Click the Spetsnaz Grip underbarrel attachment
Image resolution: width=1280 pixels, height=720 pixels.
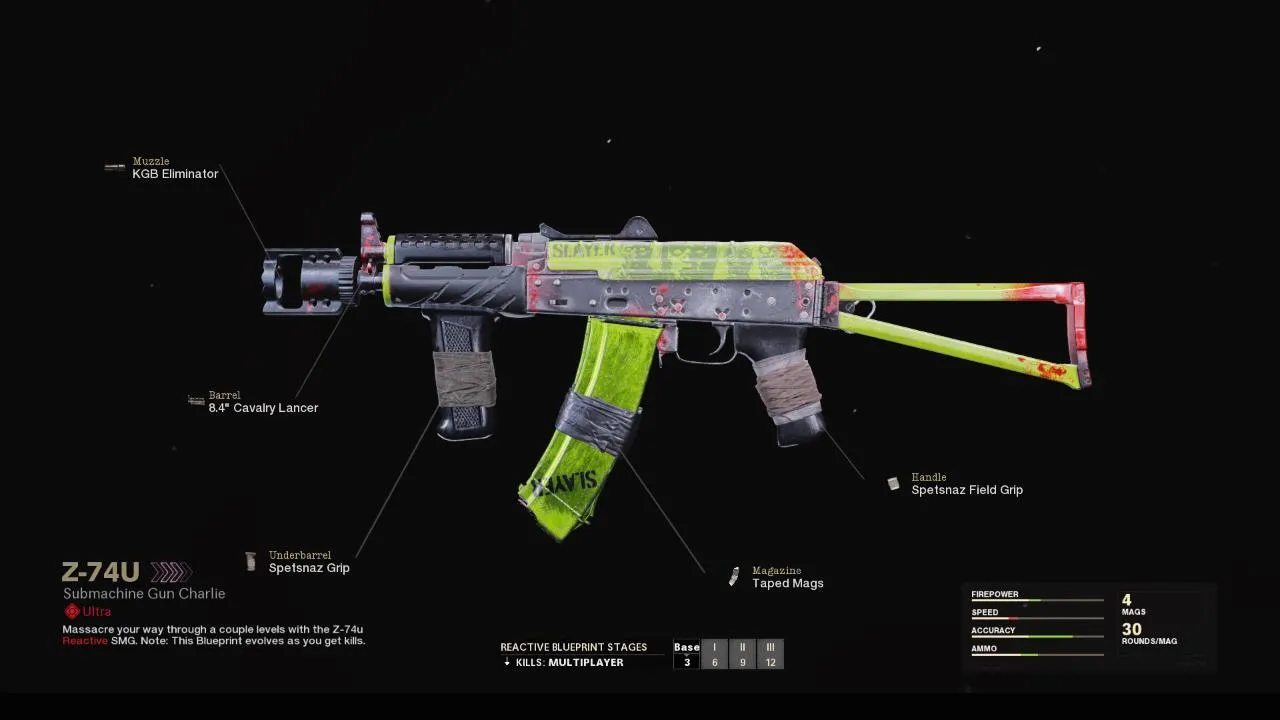coord(309,568)
